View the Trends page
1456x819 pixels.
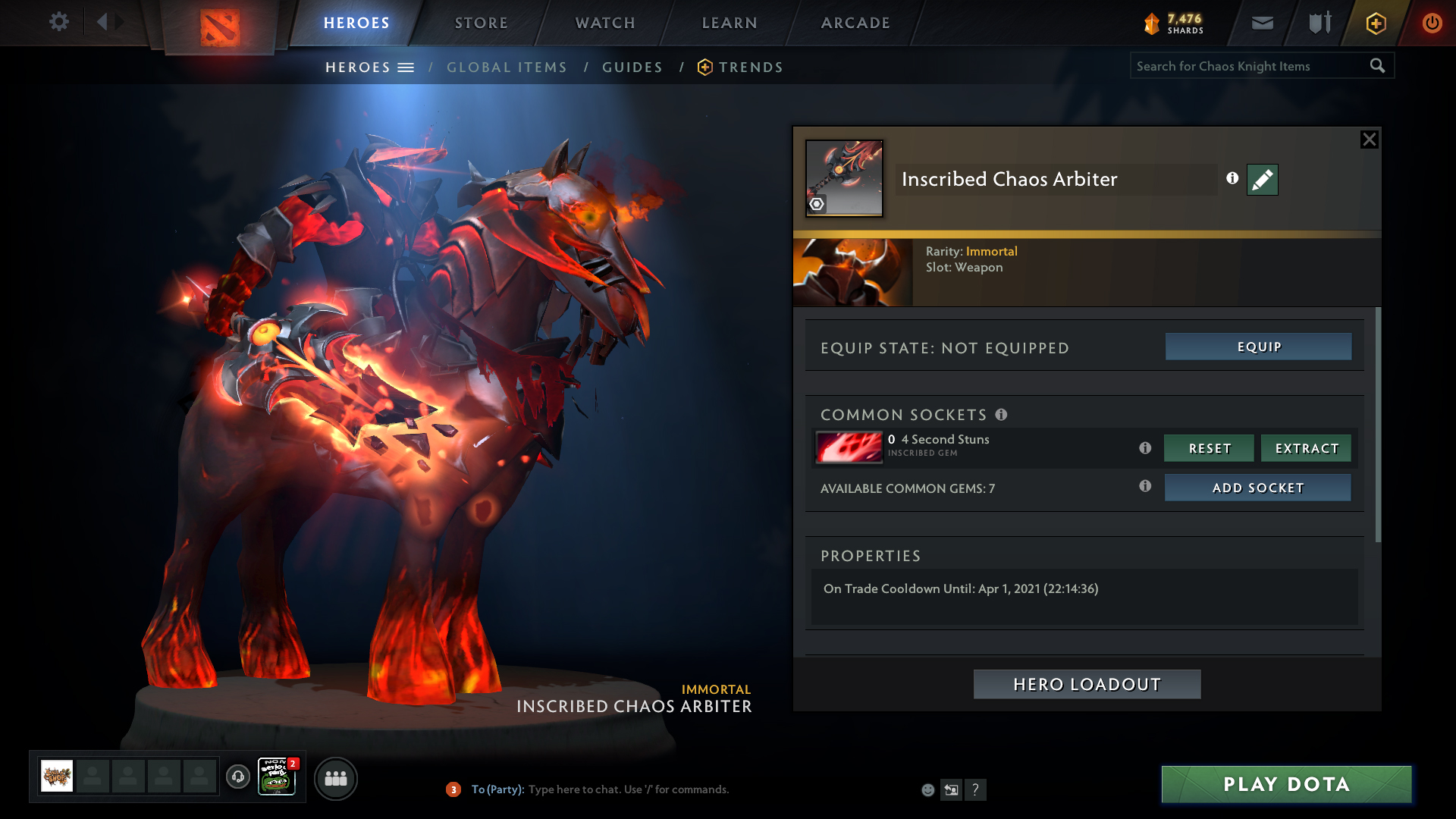pyautogui.click(x=750, y=67)
